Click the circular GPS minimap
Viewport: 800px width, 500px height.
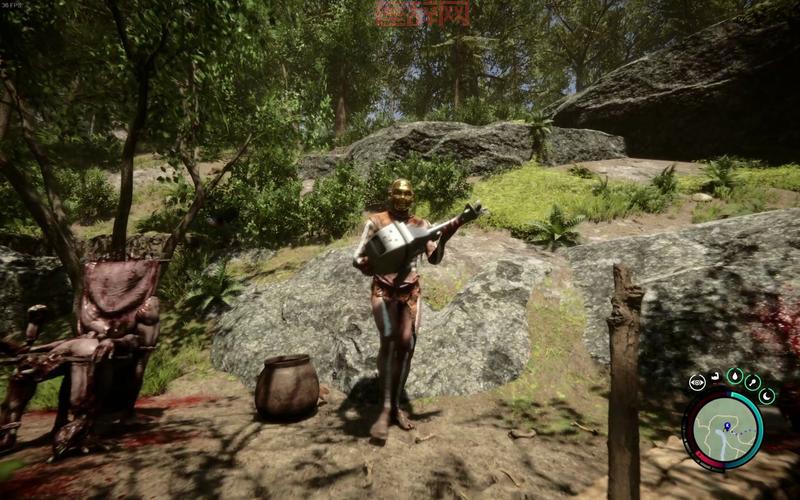722,430
